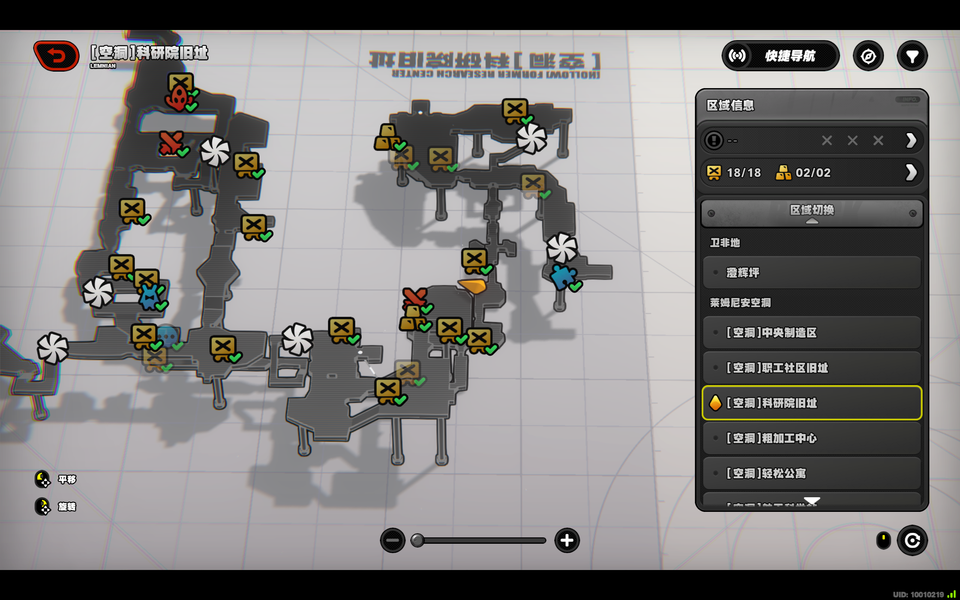The height and width of the screenshot is (600, 960).
Task: Click the red rocket marker on map
Action: pos(180,97)
